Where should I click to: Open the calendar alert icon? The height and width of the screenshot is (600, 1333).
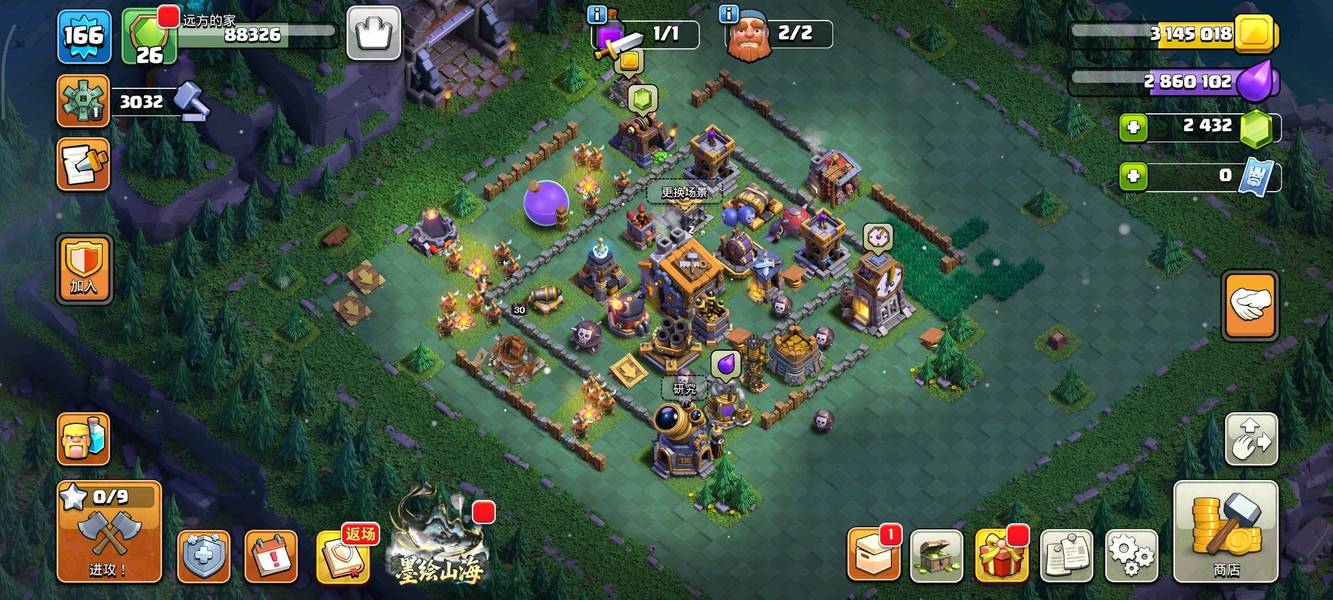271,556
